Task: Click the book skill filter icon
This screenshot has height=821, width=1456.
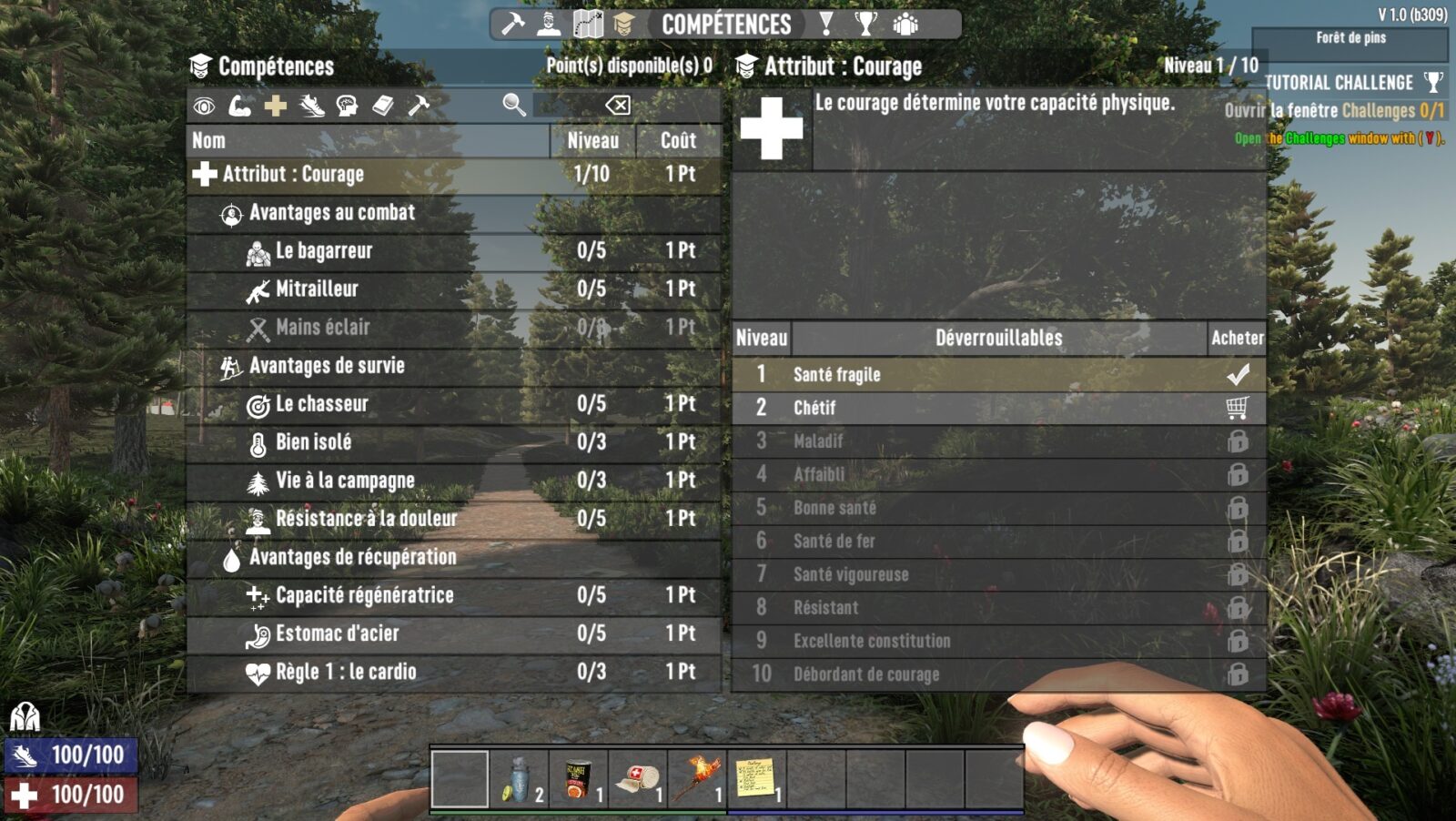Action: tap(382, 106)
